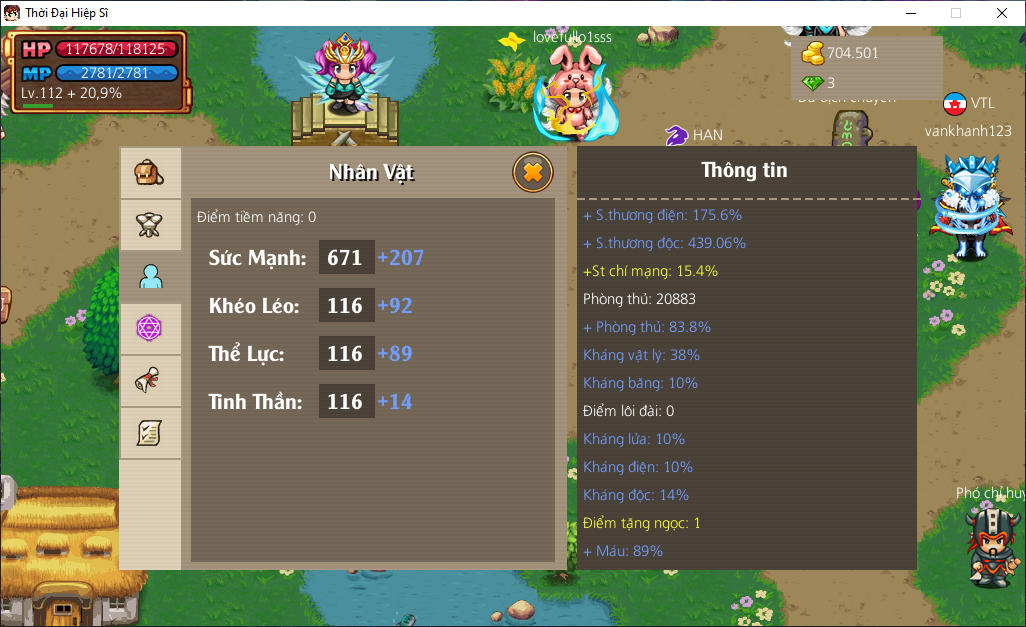
Task: Open the backpack inventory tab
Action: tap(150, 173)
